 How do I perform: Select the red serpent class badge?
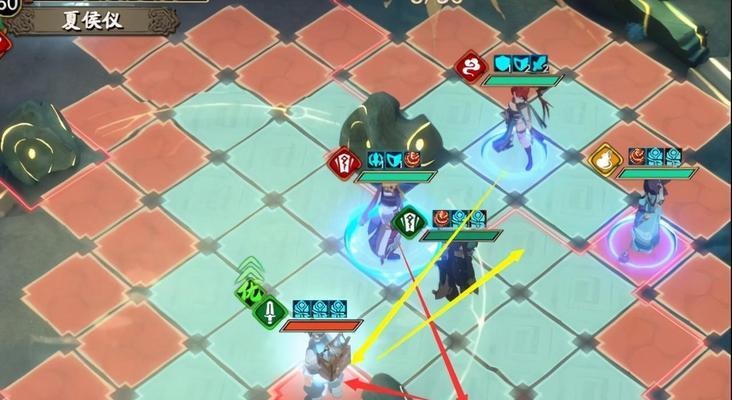(x=469, y=66)
